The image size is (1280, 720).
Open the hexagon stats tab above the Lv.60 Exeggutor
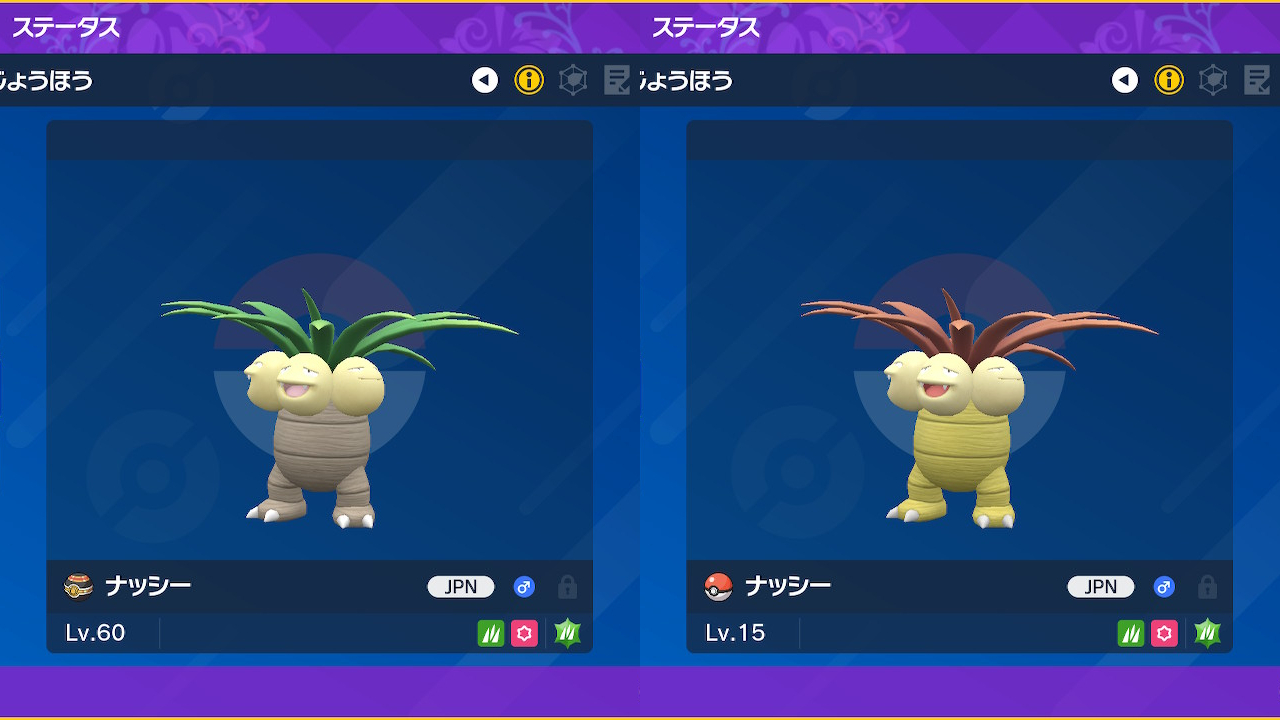coord(573,80)
